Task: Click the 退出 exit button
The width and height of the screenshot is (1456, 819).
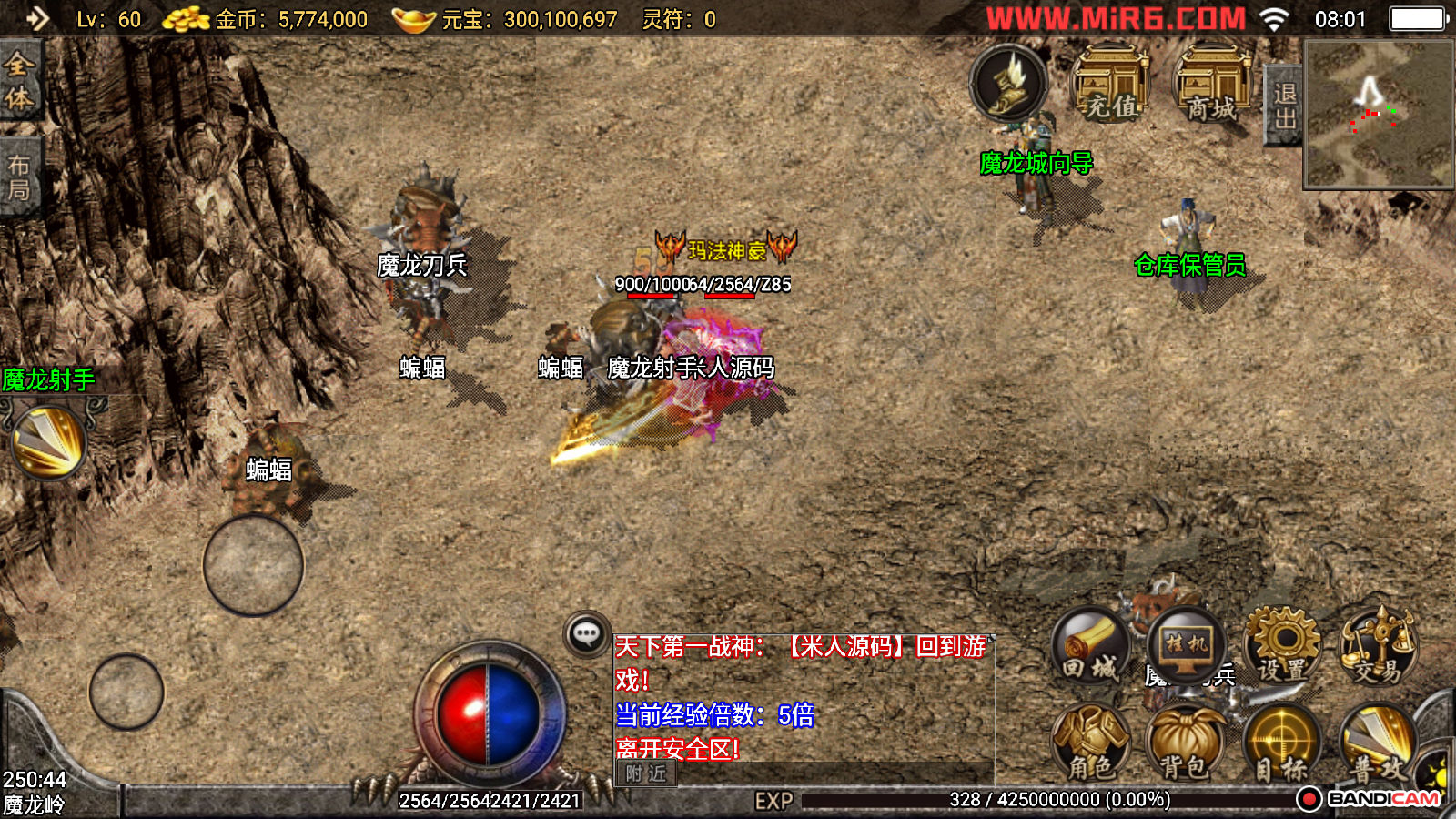Action: pos(1284,106)
